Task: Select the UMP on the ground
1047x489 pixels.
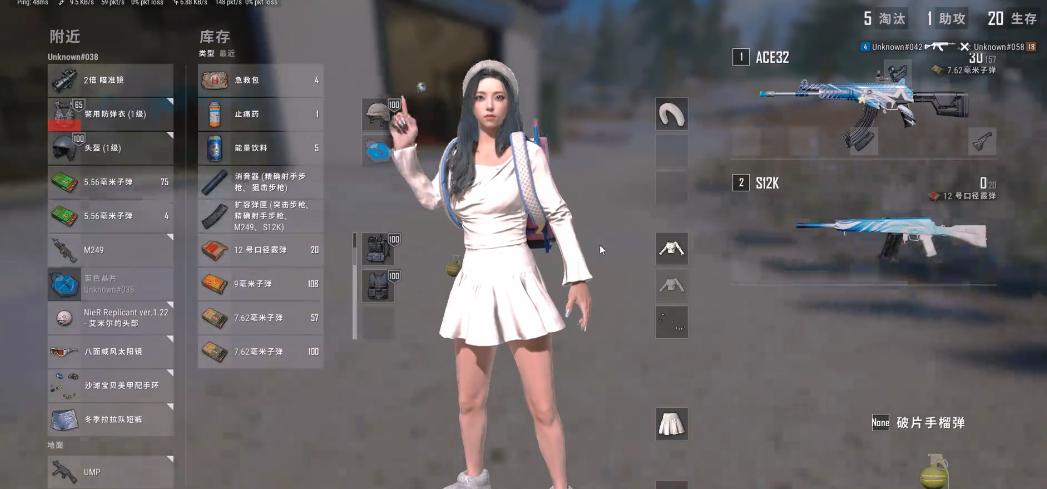Action: tap(110, 472)
